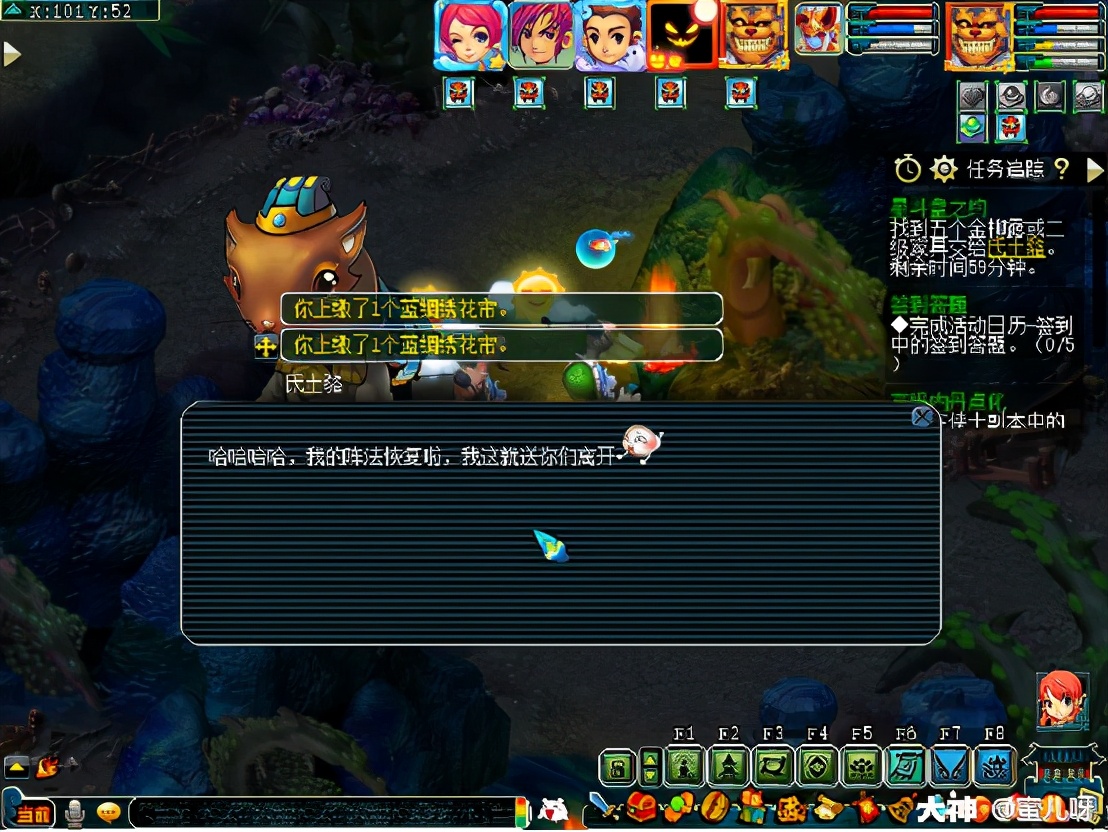Close the NPC dialogue box
This screenshot has height=832, width=1108.
tap(922, 416)
